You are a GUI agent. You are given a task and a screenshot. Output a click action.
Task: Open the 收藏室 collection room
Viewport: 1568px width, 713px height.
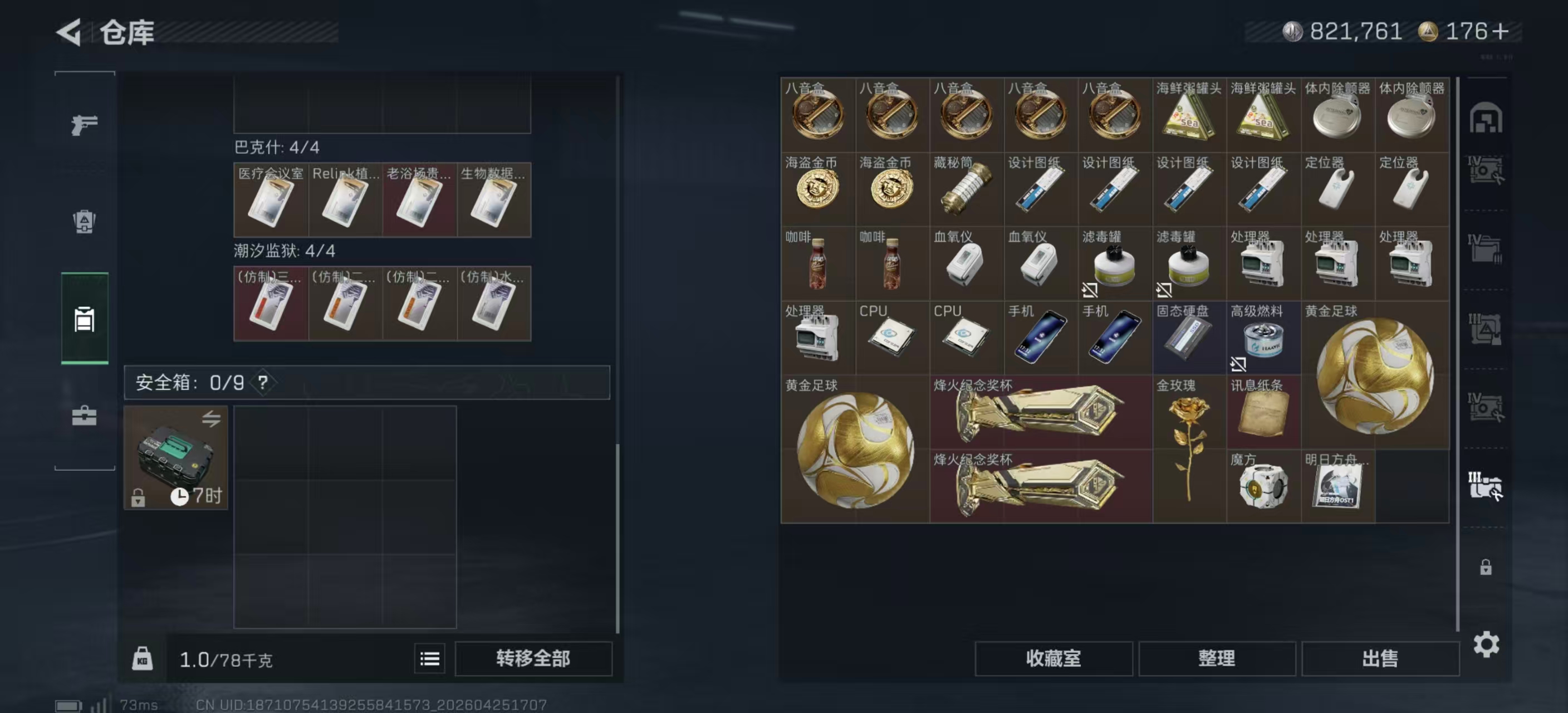(1054, 658)
